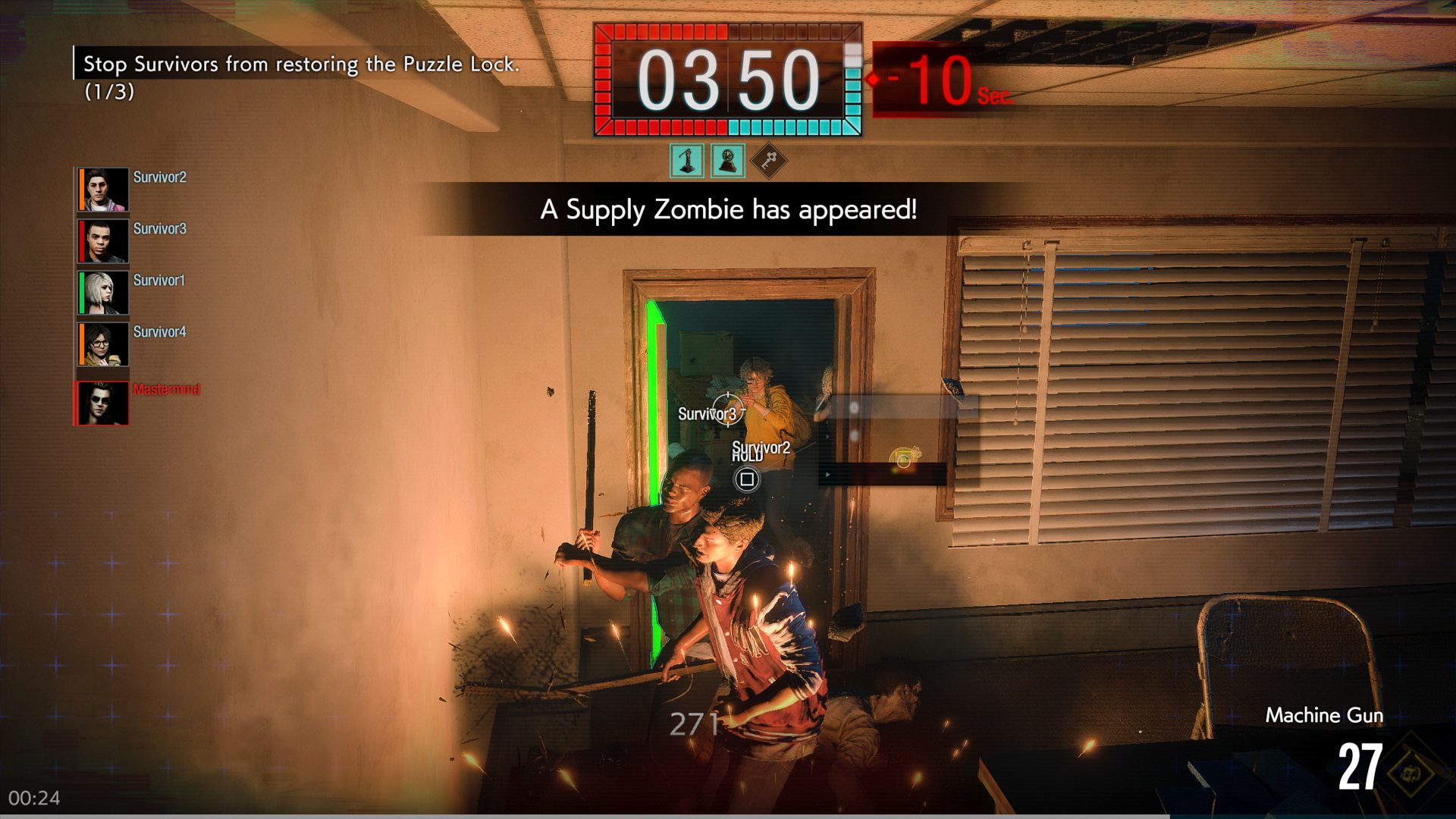Select Survivor2's portrait in the player list
This screenshot has width=1456, height=819.
103,190
